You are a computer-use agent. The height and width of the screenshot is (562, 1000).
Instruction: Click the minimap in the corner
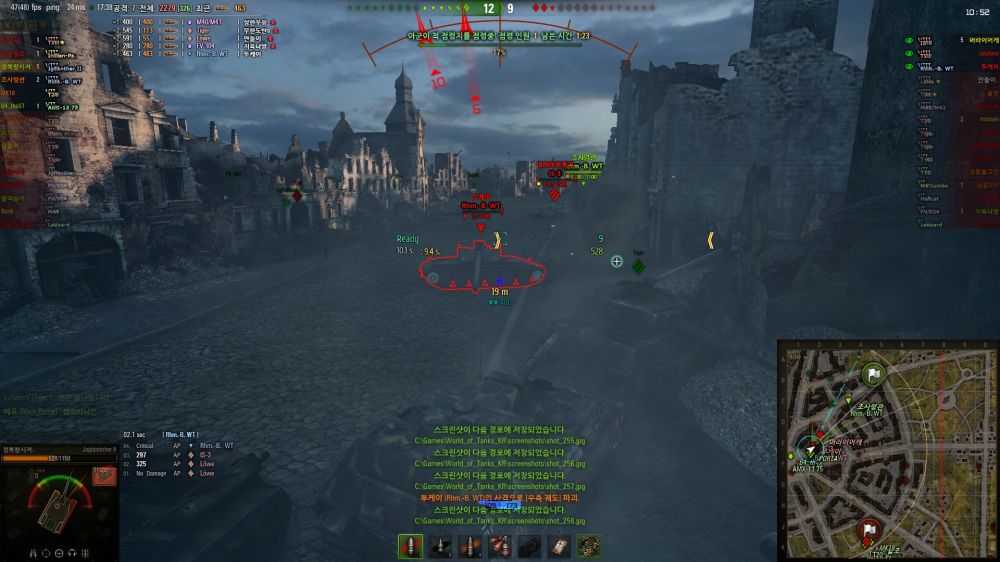click(886, 450)
